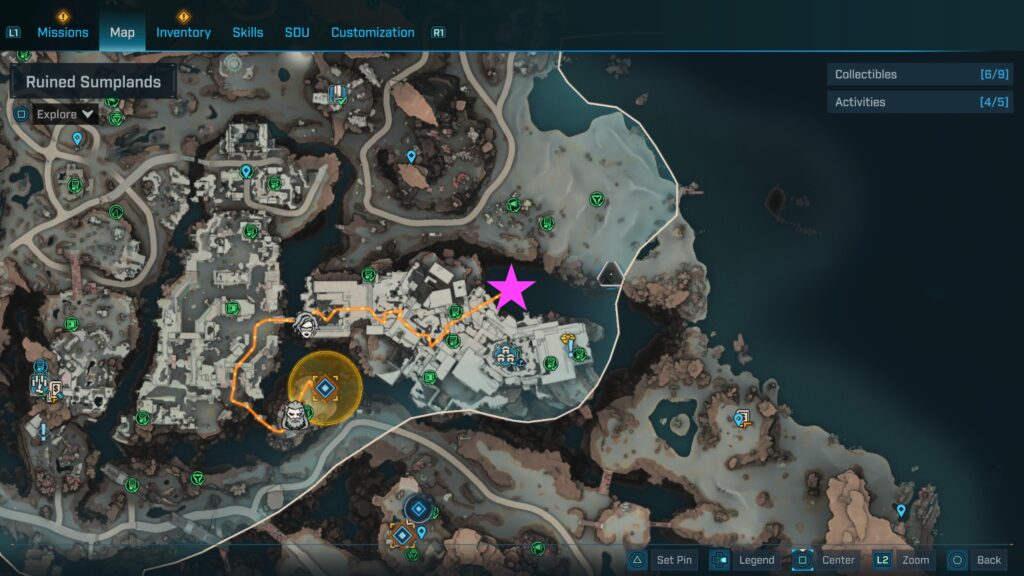Open the Customization tab
Screen dimensions: 1024x576
(x=372, y=32)
